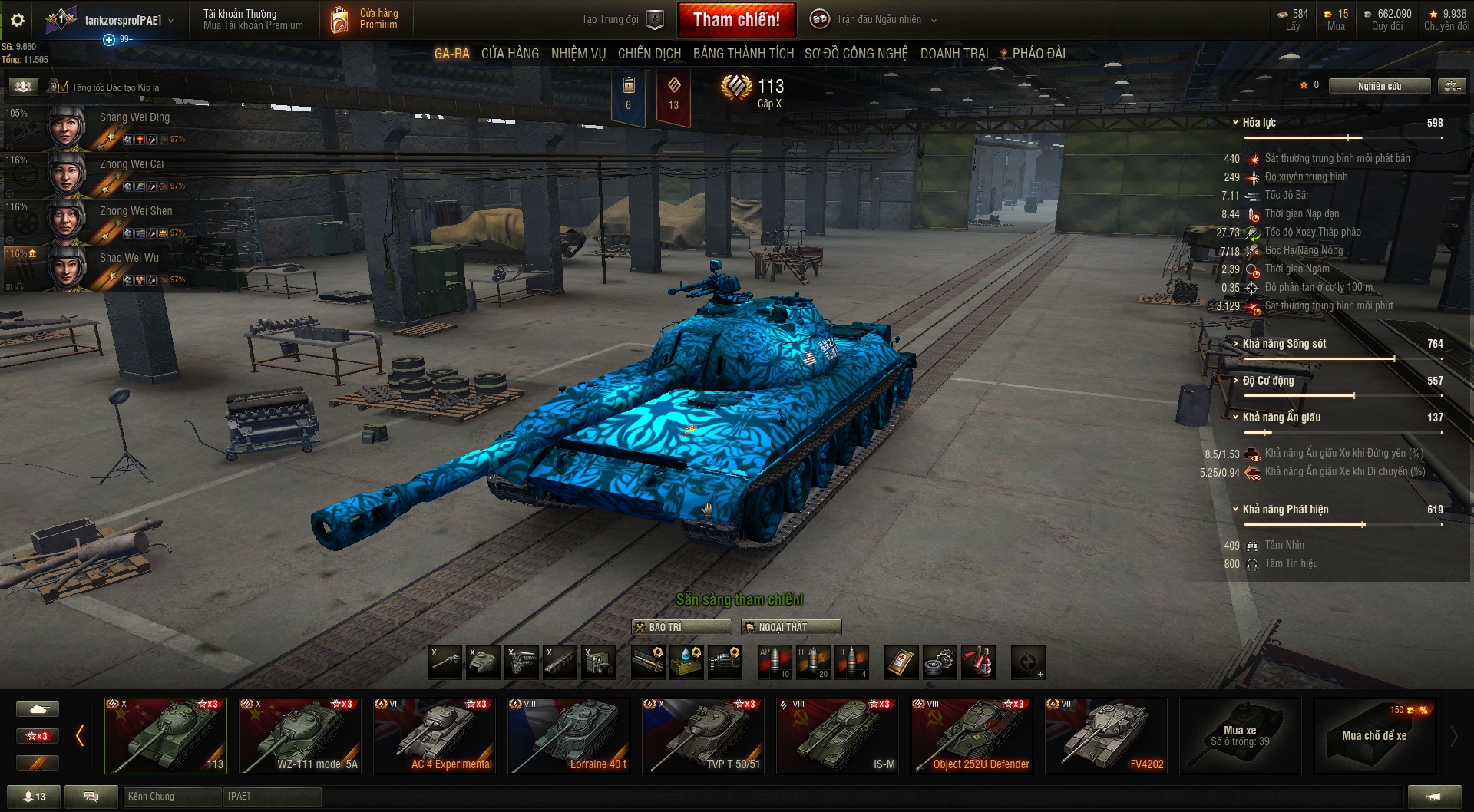Click the tracks module icon
Screen dimensions: 1474x812
[x=559, y=662]
